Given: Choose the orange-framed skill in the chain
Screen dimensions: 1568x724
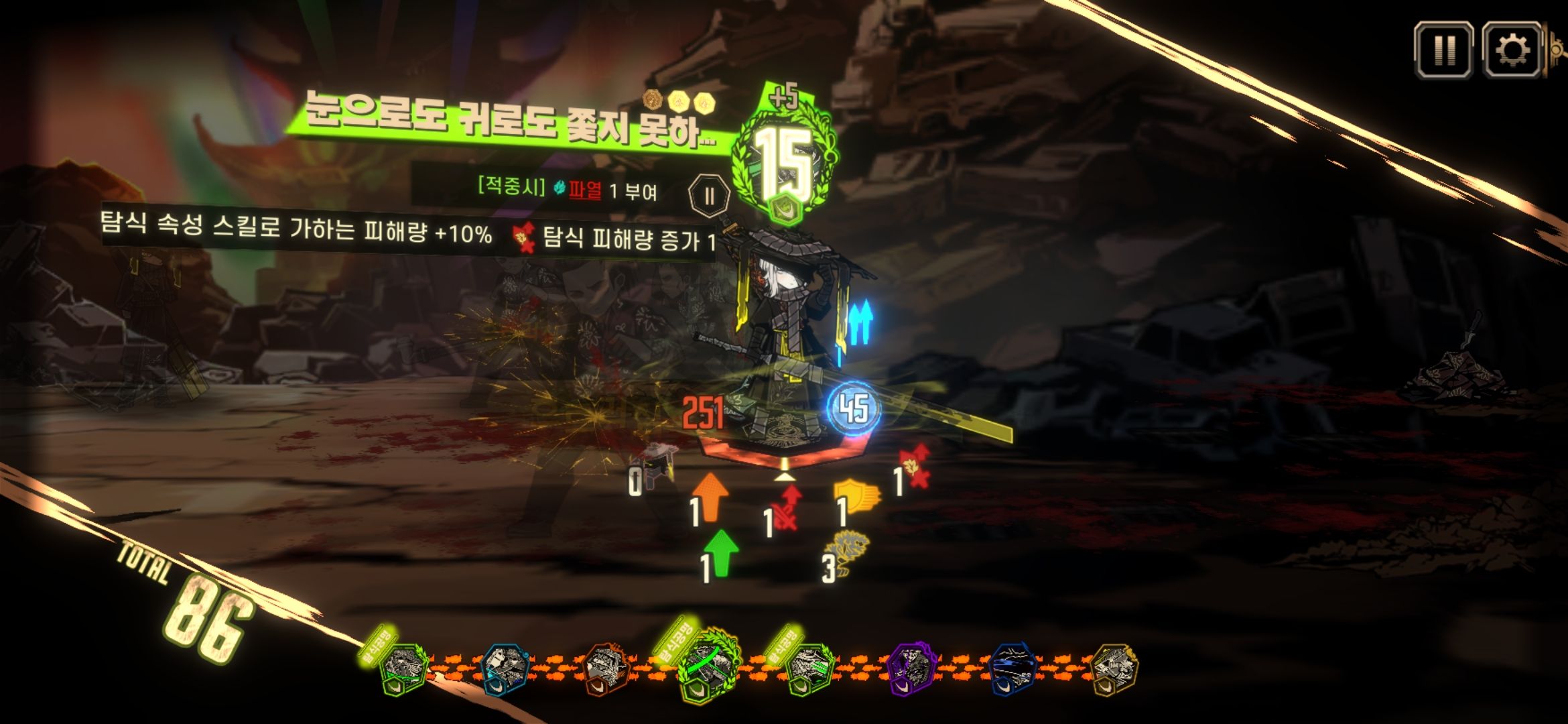Looking at the screenshot, I should point(605,668).
